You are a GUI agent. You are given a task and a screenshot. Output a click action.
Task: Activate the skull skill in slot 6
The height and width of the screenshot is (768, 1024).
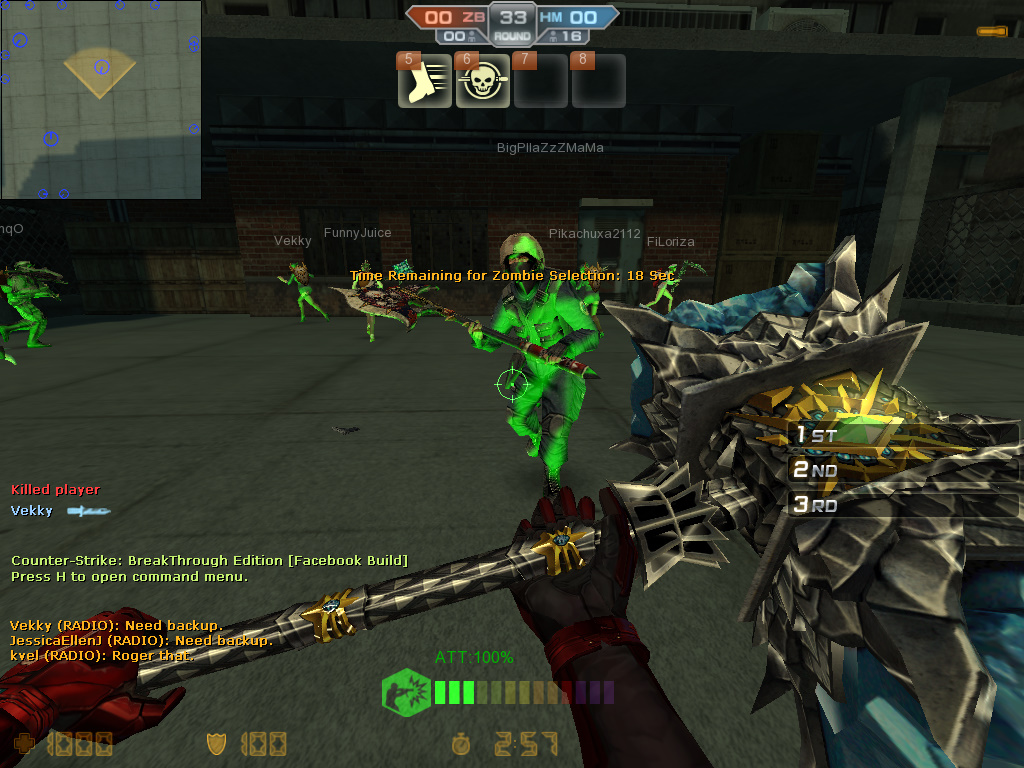click(483, 82)
